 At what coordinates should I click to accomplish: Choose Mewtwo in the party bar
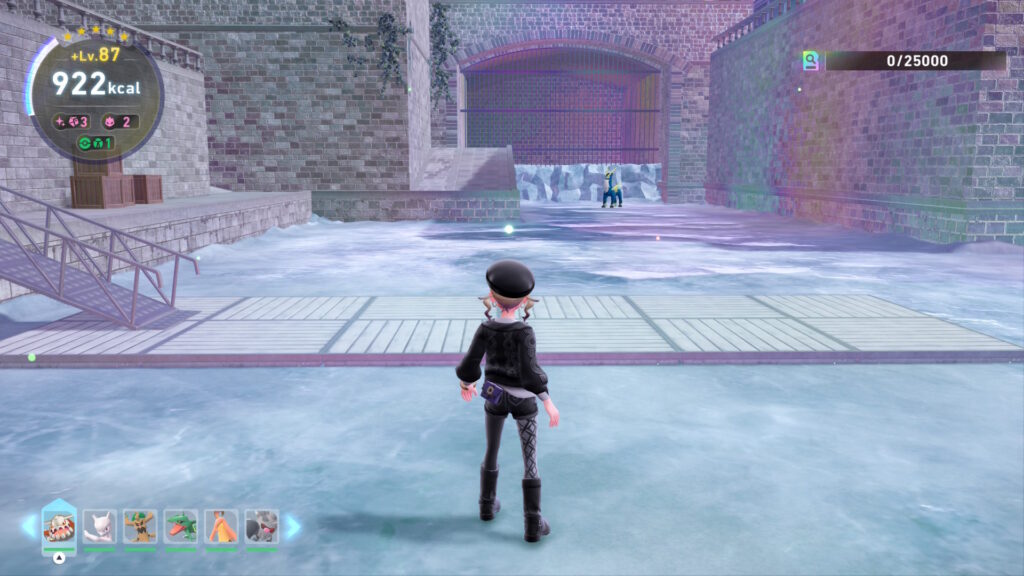point(100,526)
